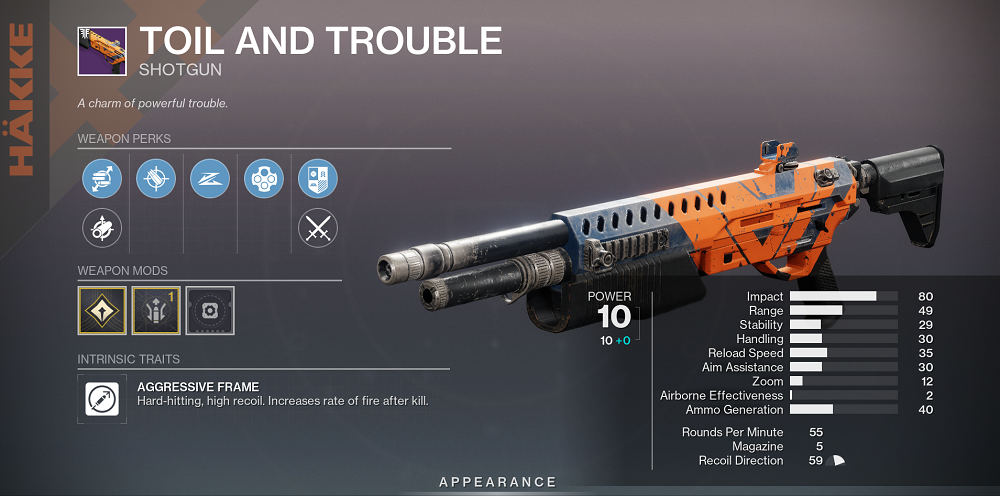
Task: Inspect the Aggressive Frame intrinsic trait
Action: click(x=102, y=398)
